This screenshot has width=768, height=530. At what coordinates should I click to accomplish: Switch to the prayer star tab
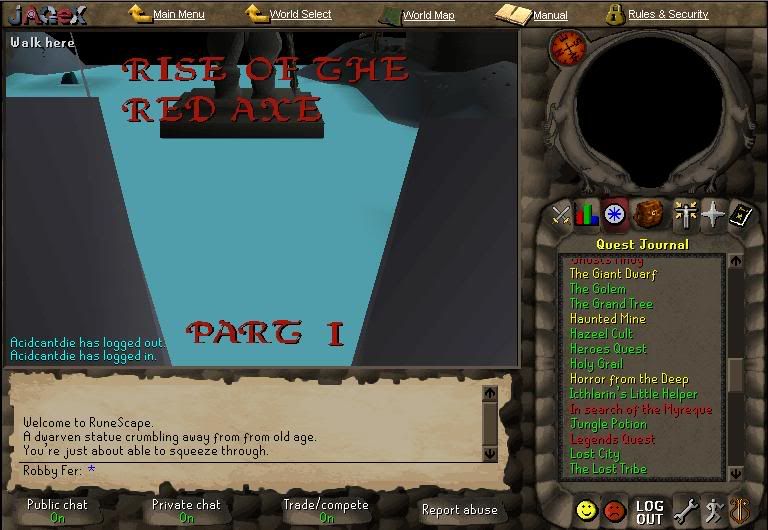[x=711, y=213]
